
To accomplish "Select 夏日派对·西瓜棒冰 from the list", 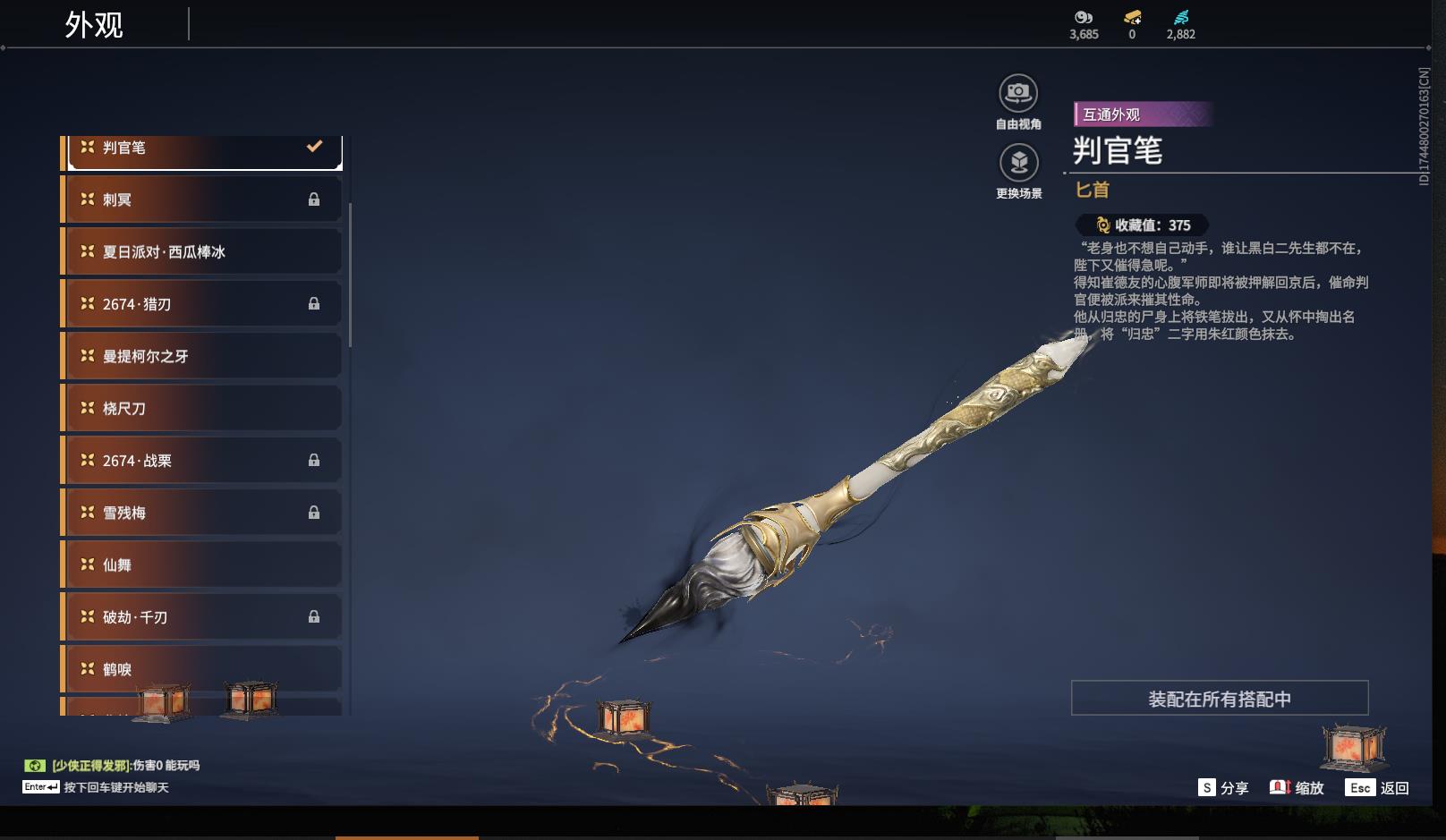I will pos(204,251).
